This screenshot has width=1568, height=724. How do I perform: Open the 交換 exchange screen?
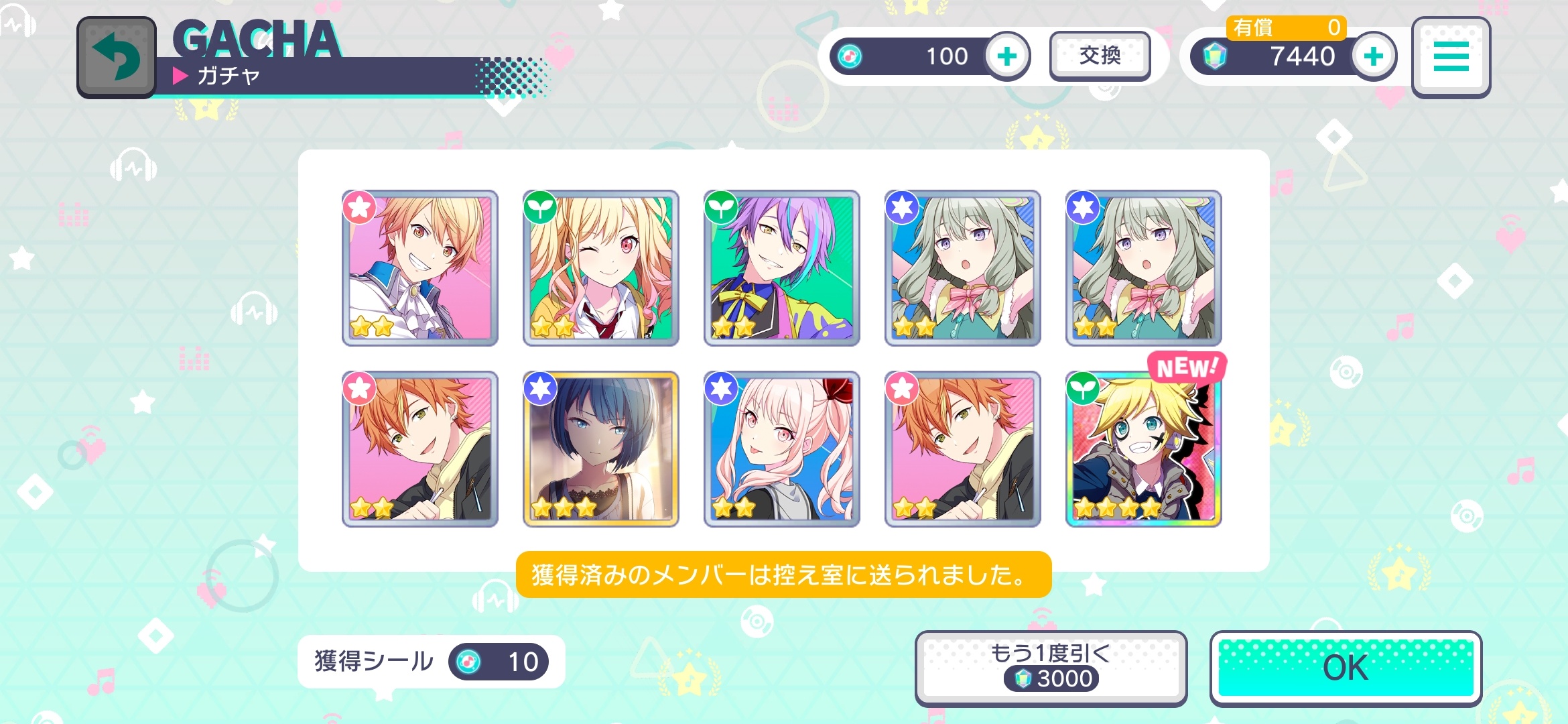[x=1100, y=56]
